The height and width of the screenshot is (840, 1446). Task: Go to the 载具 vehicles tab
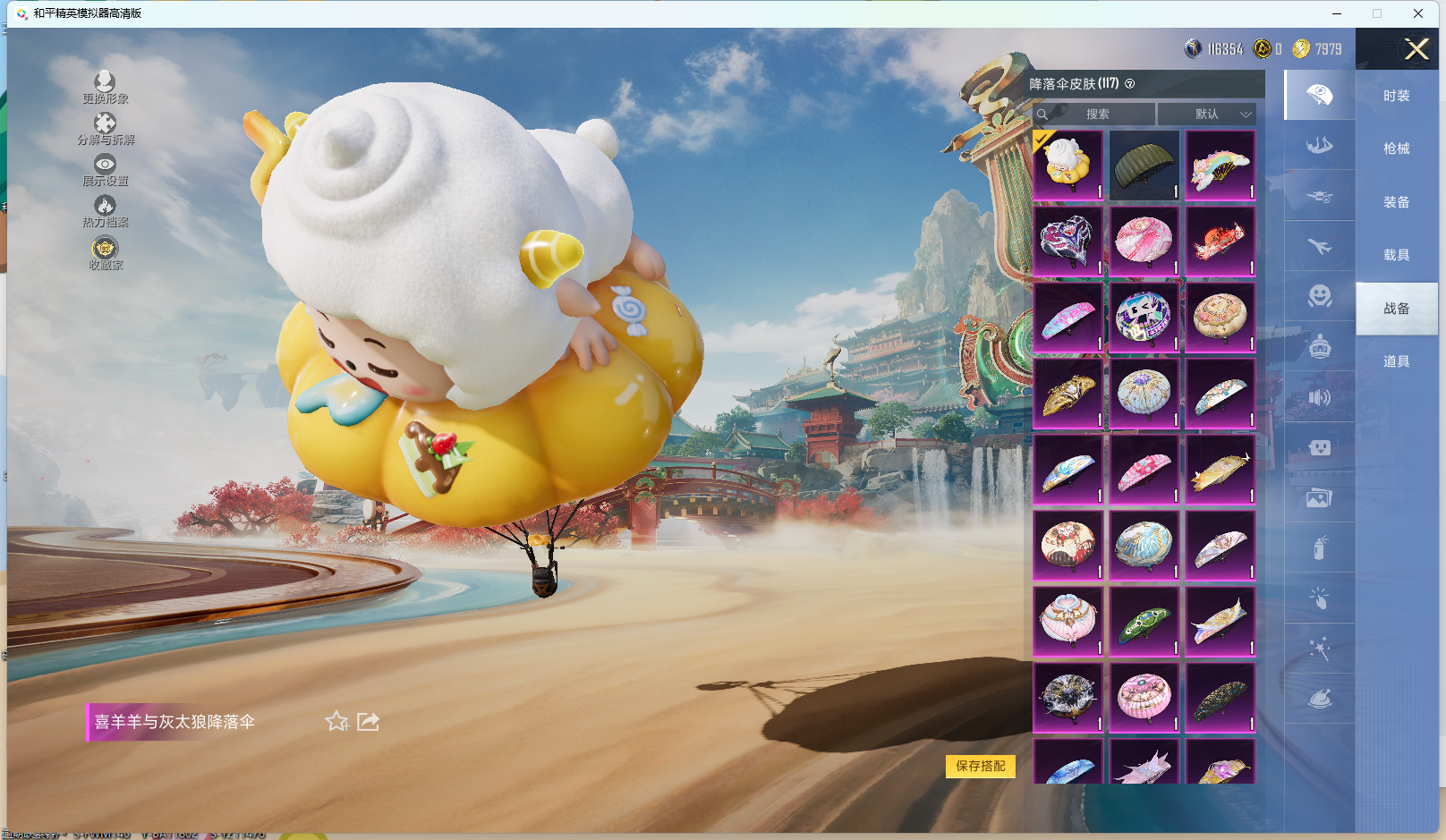click(x=1396, y=255)
